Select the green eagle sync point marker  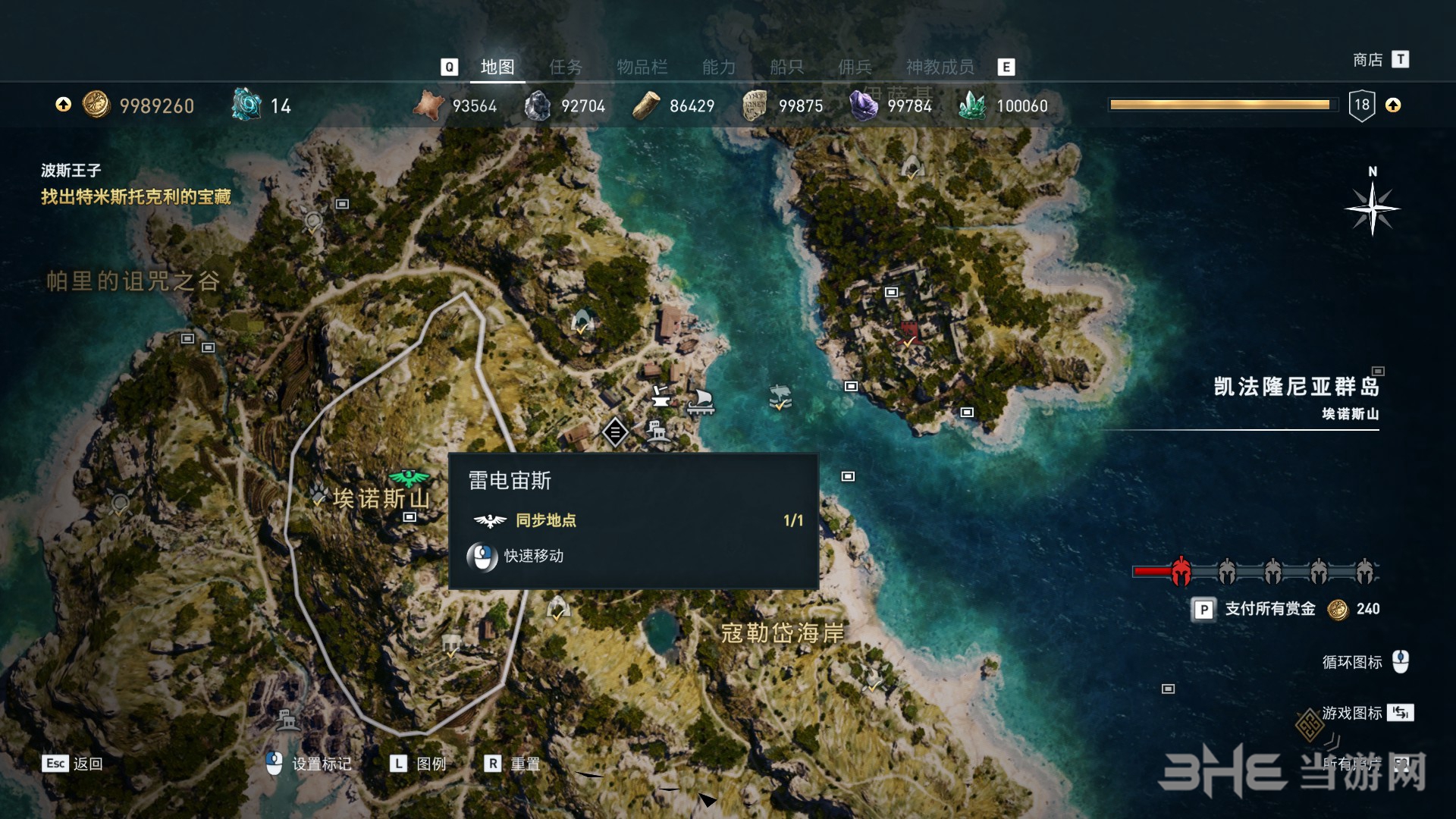tap(409, 478)
